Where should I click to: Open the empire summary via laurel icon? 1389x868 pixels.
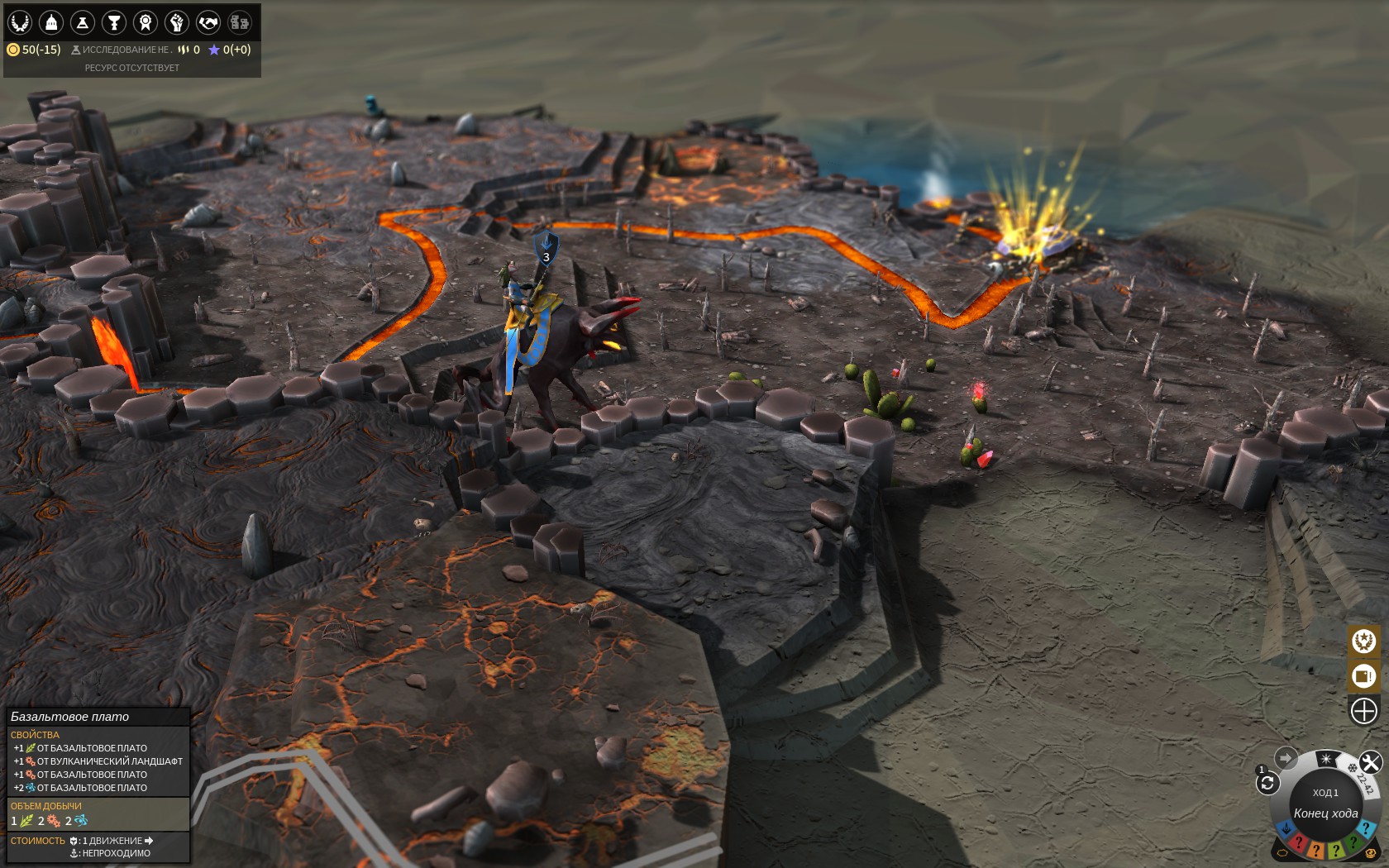tap(19, 22)
